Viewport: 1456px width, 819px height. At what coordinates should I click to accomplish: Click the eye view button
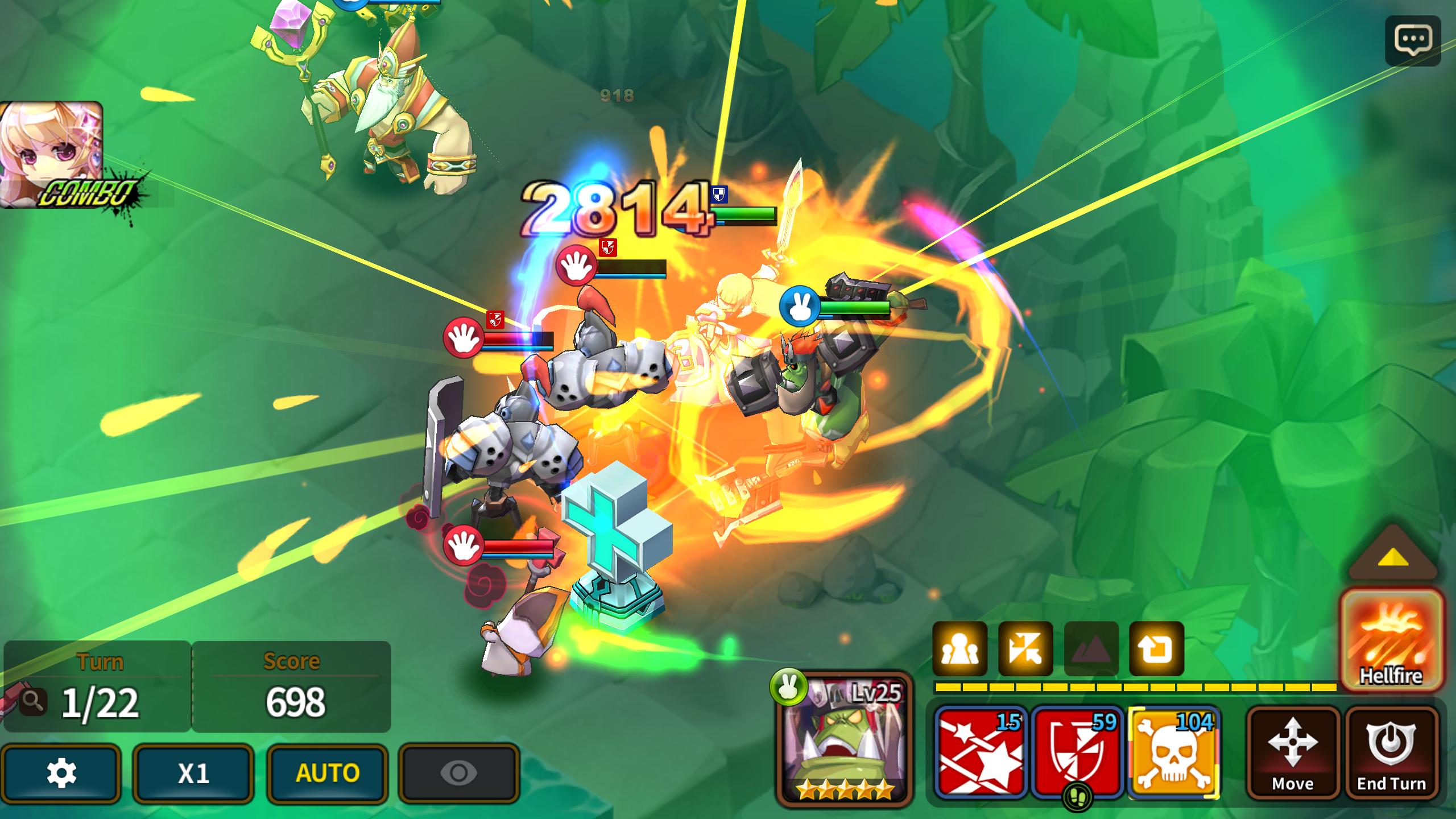click(x=459, y=773)
